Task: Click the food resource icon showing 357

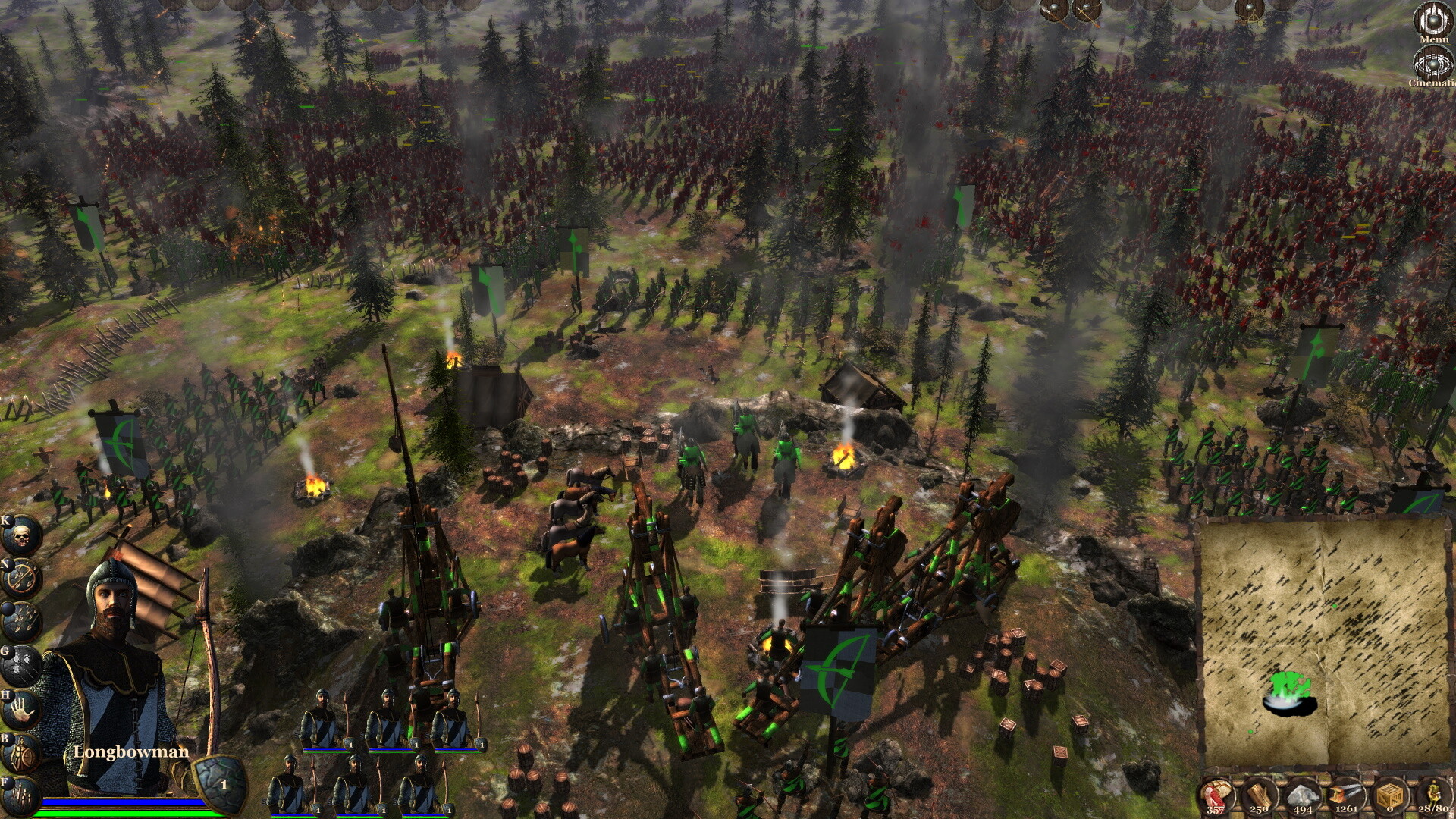Action: click(1215, 792)
